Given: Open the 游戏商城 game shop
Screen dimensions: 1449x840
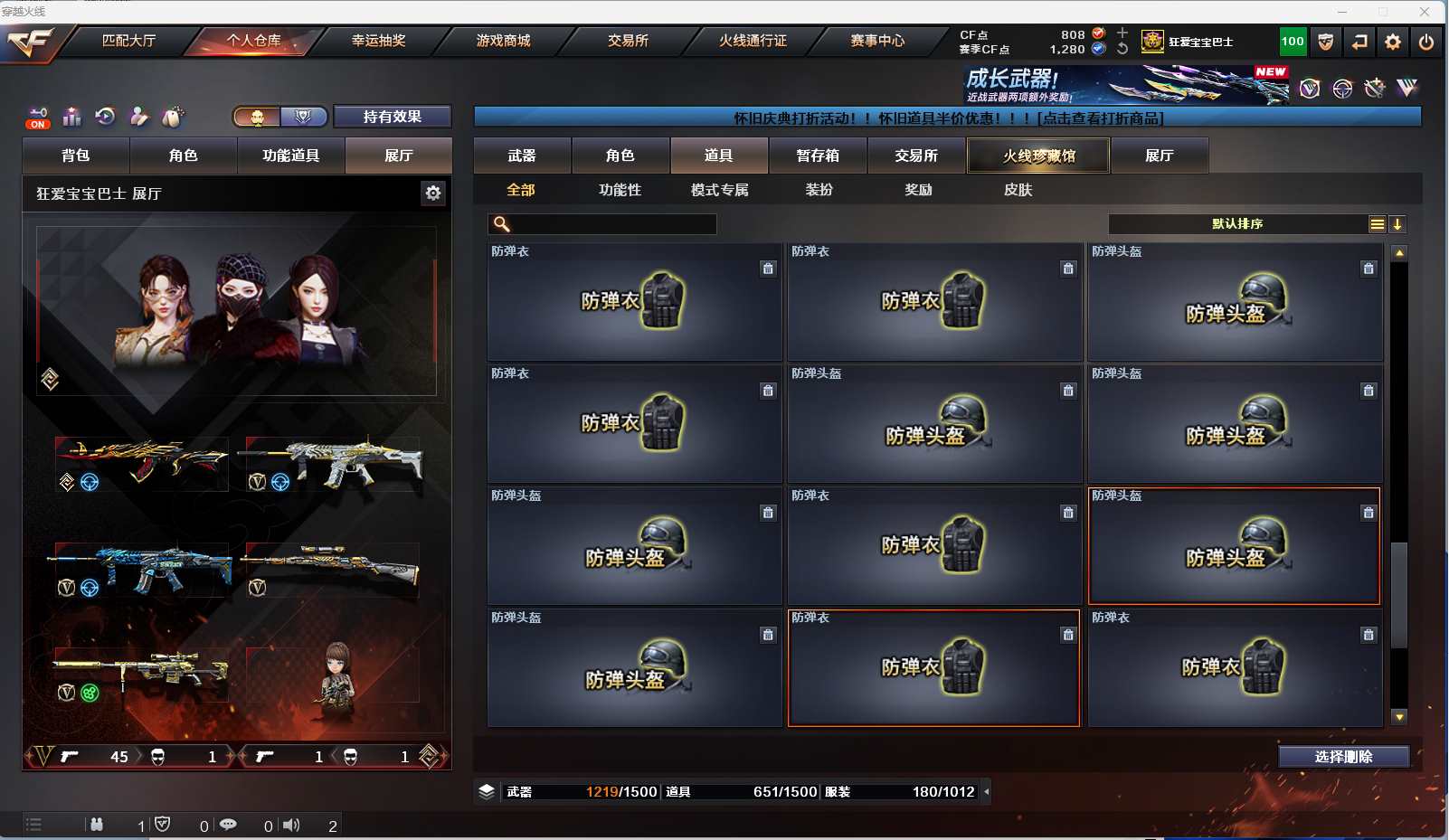Looking at the screenshot, I should click(x=503, y=41).
